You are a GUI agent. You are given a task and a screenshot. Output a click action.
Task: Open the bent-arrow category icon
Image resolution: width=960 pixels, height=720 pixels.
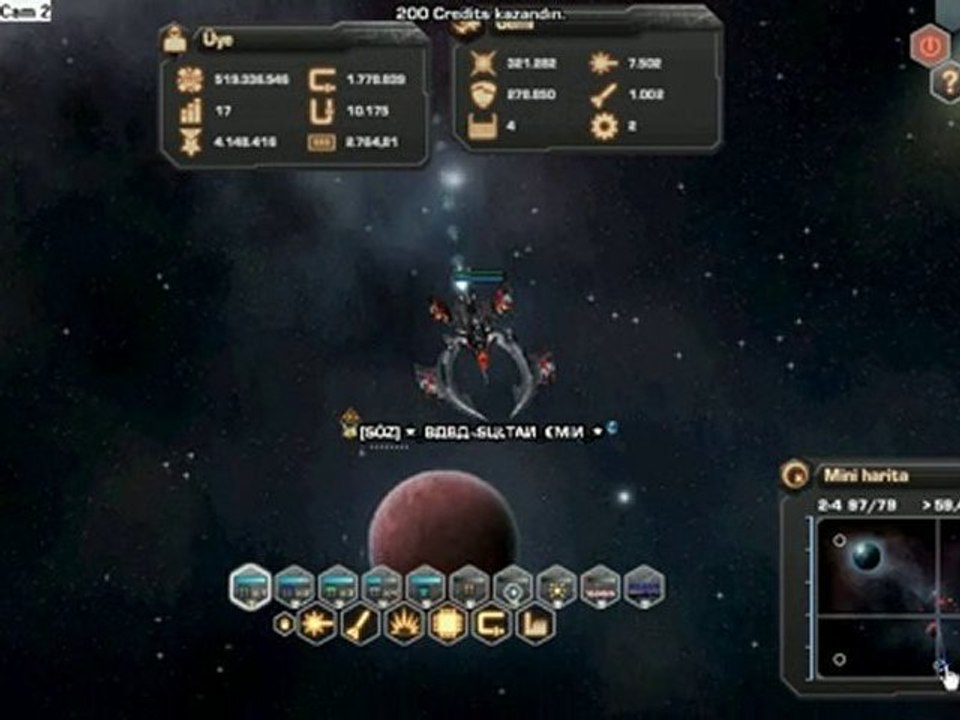pyautogui.click(x=492, y=625)
